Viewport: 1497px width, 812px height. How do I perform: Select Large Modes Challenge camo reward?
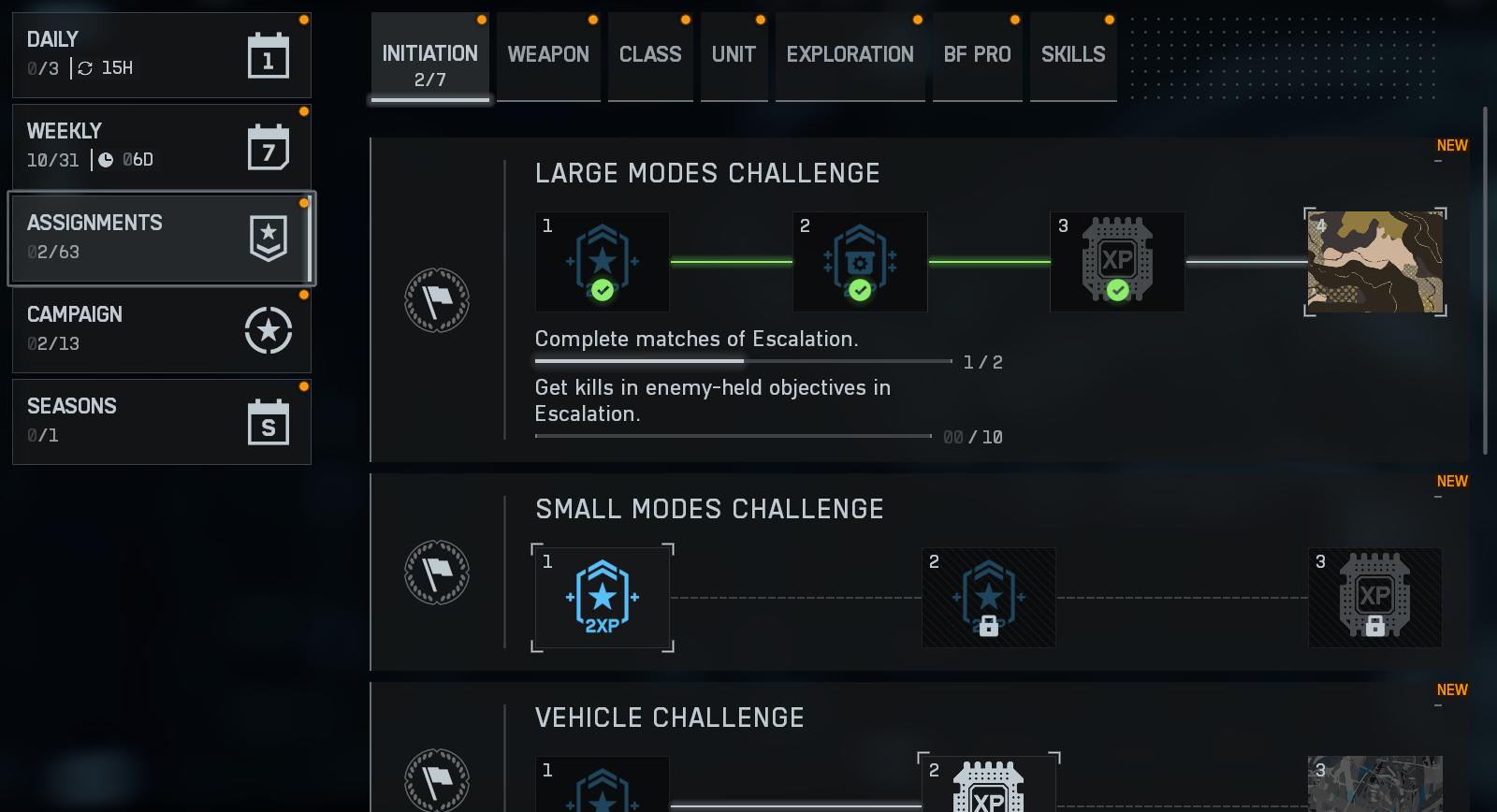point(1374,262)
